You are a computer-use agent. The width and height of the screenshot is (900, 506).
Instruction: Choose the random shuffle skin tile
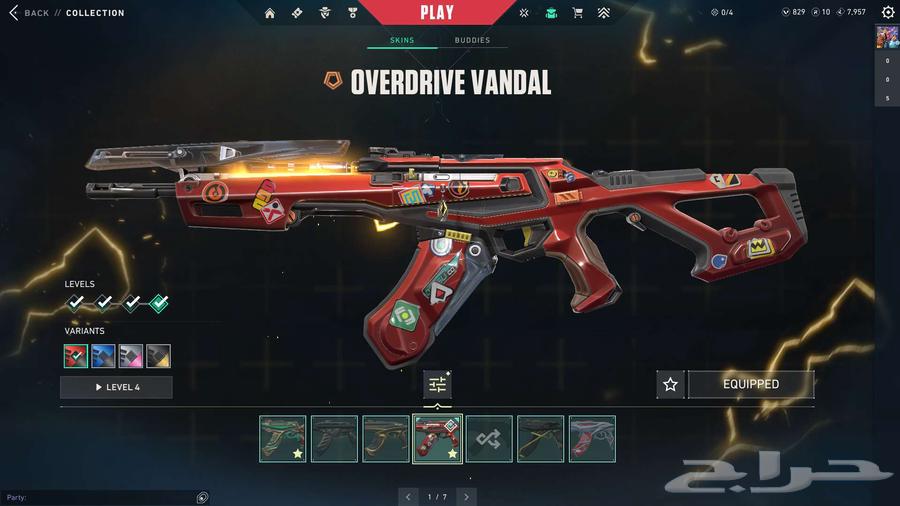489,439
